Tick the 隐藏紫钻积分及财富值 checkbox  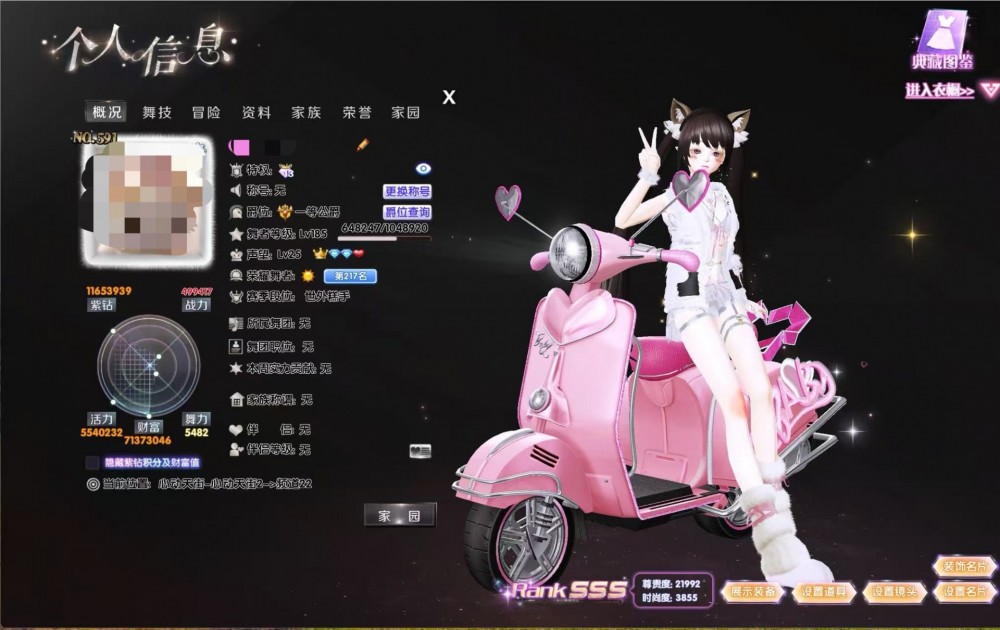click(x=93, y=463)
